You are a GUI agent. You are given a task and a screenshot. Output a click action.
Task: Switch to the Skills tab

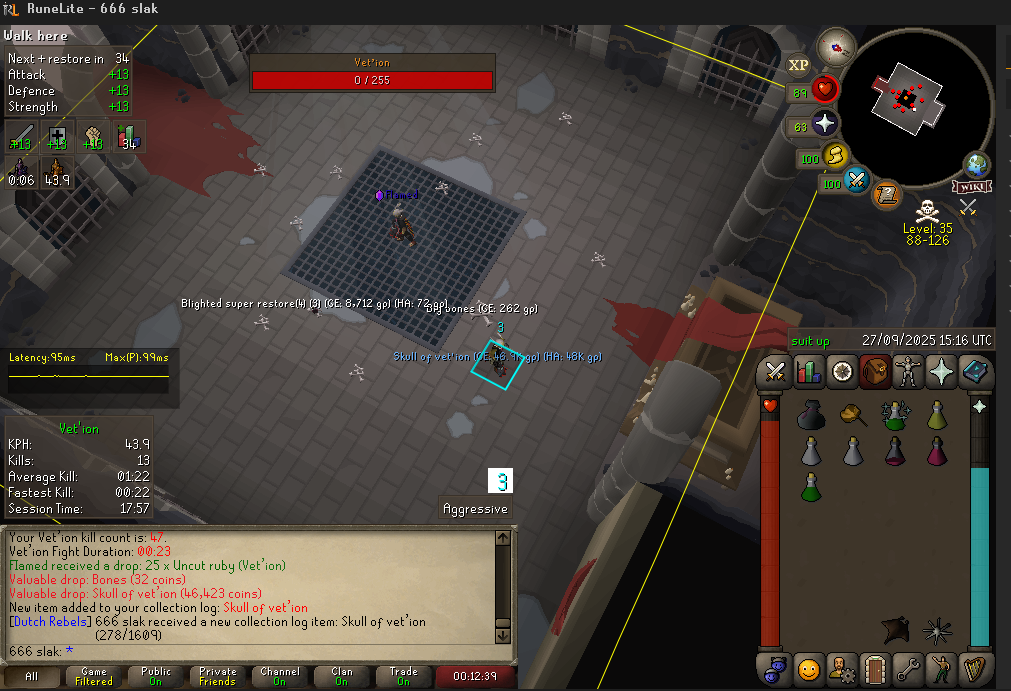(x=807, y=372)
